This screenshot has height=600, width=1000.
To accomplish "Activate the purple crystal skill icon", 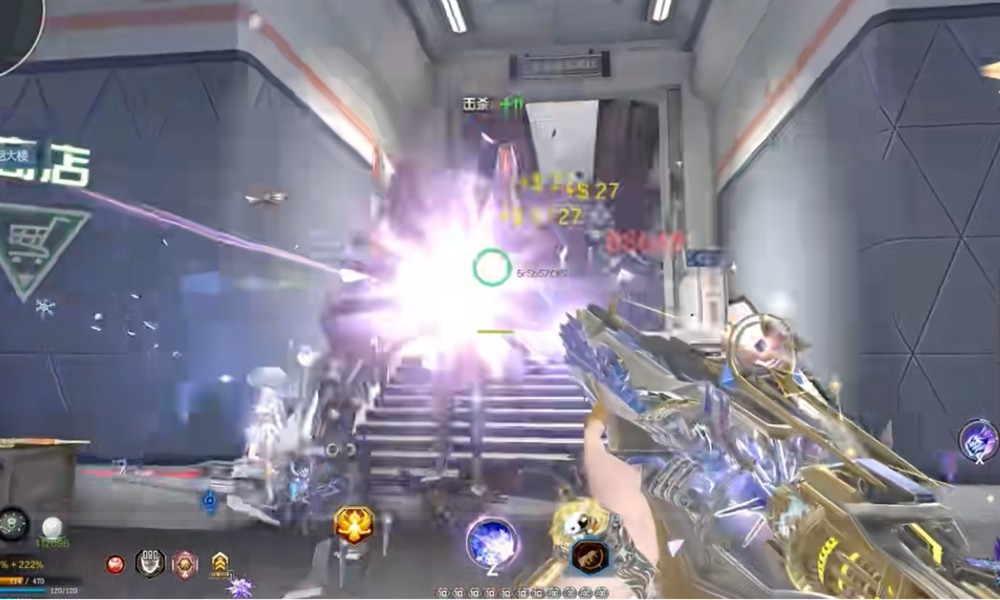I will 978,440.
